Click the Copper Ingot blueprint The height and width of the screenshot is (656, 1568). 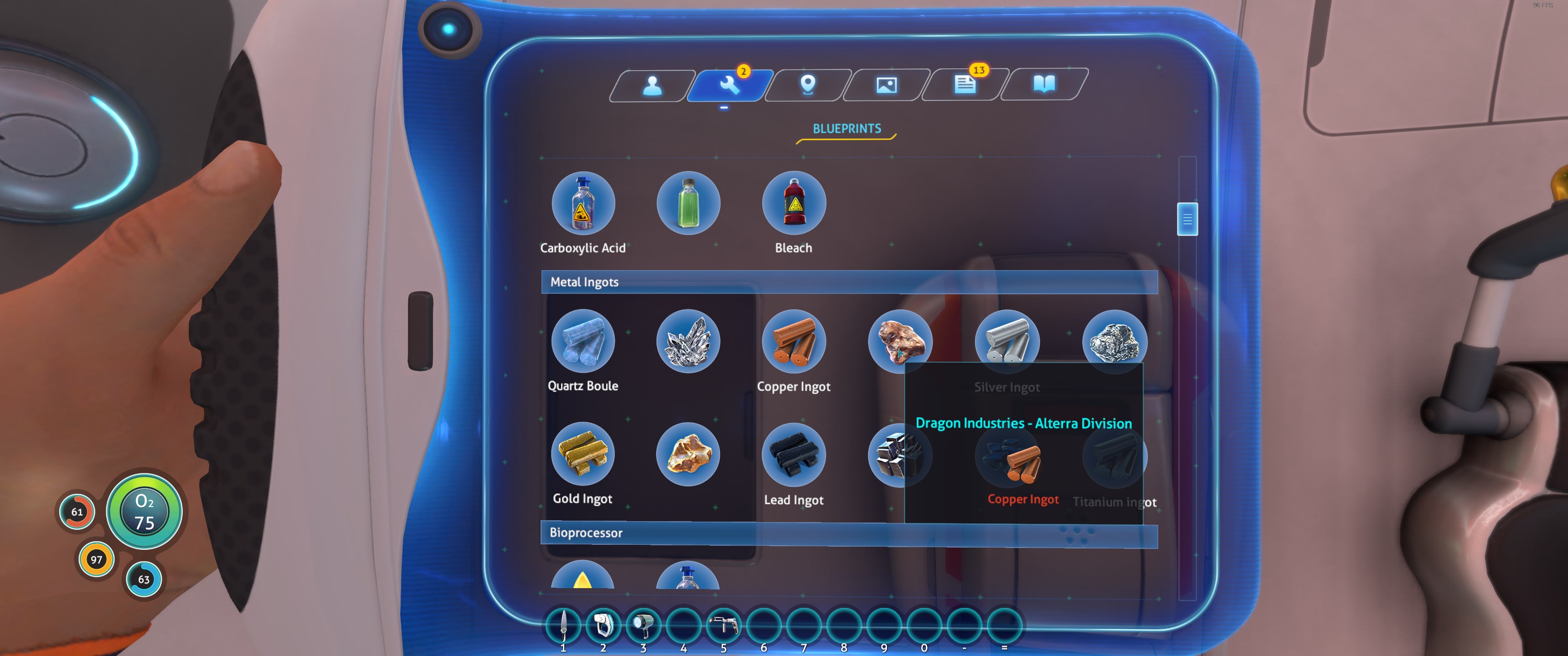[794, 342]
